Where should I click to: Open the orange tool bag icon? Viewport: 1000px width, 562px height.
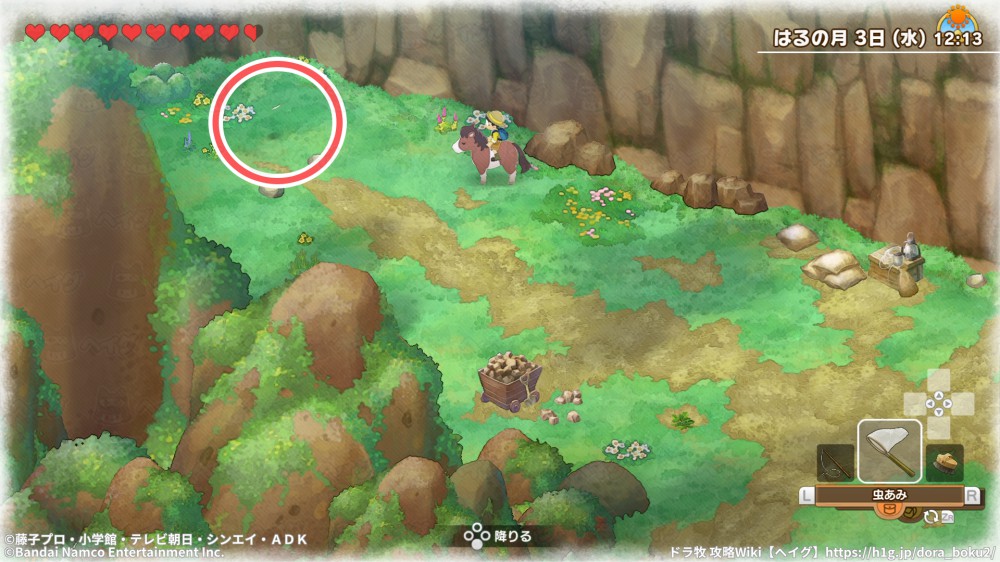coord(885,510)
